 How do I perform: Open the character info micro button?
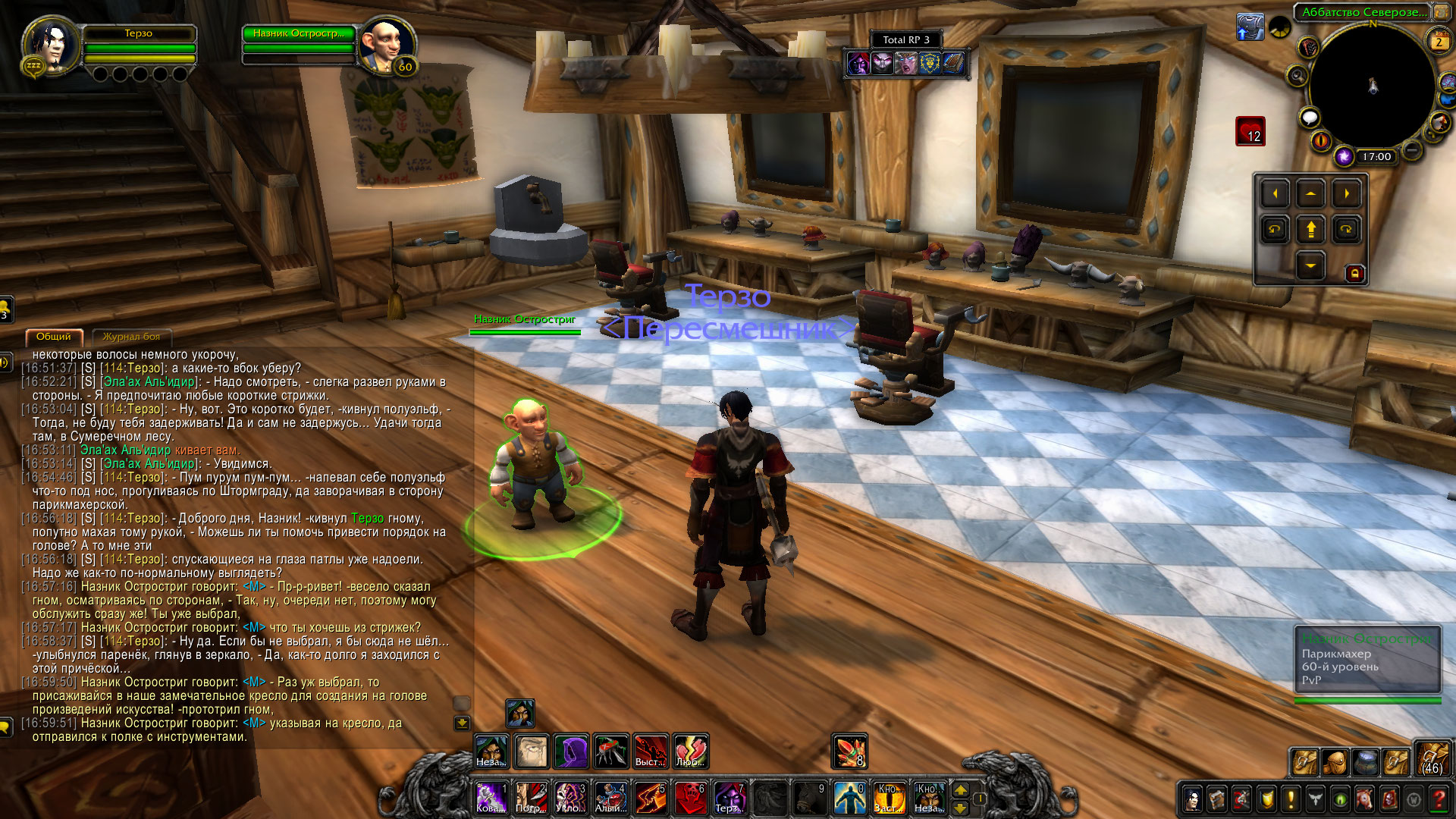coord(1193,799)
